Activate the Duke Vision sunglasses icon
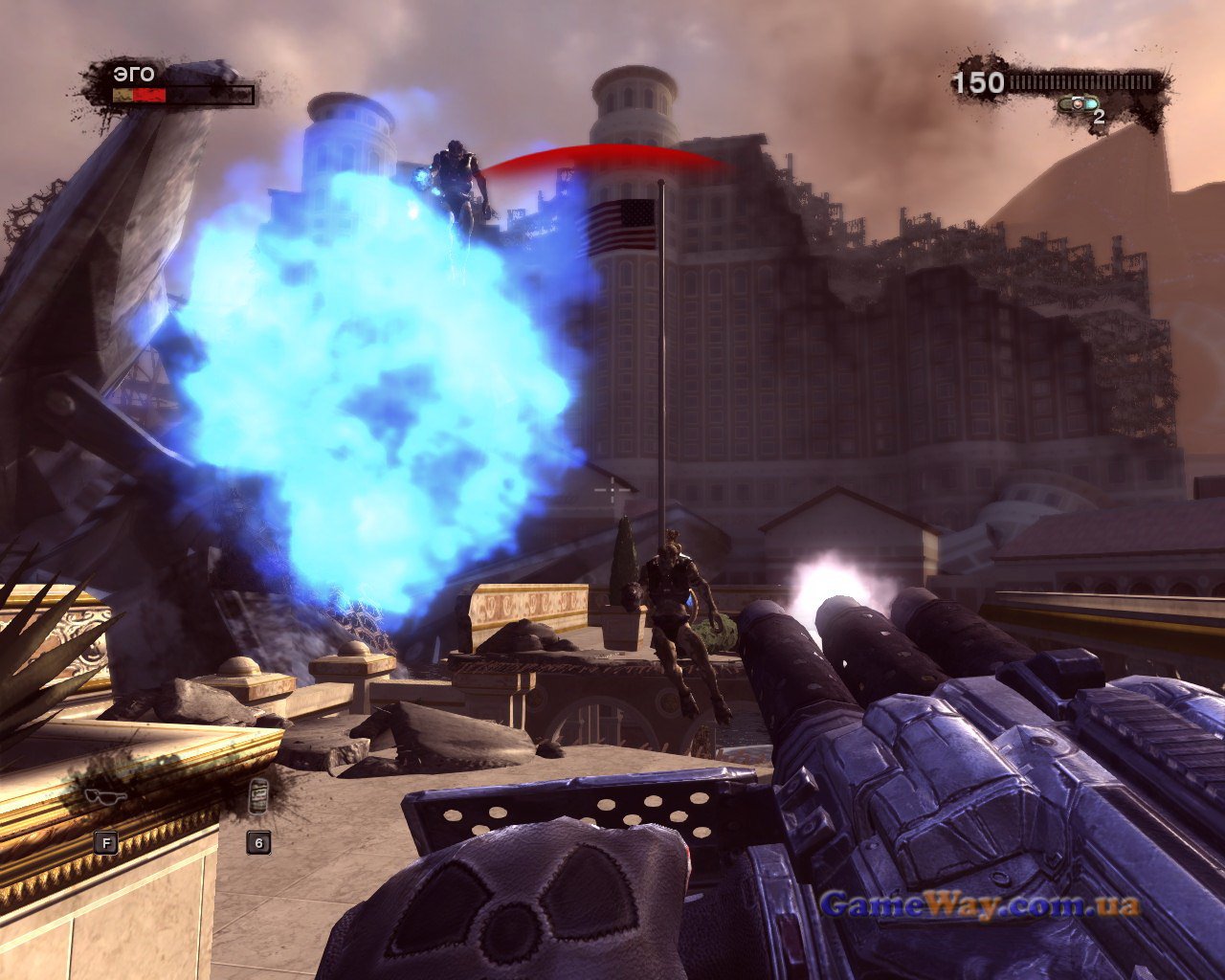The height and width of the screenshot is (980, 1225). 105,795
